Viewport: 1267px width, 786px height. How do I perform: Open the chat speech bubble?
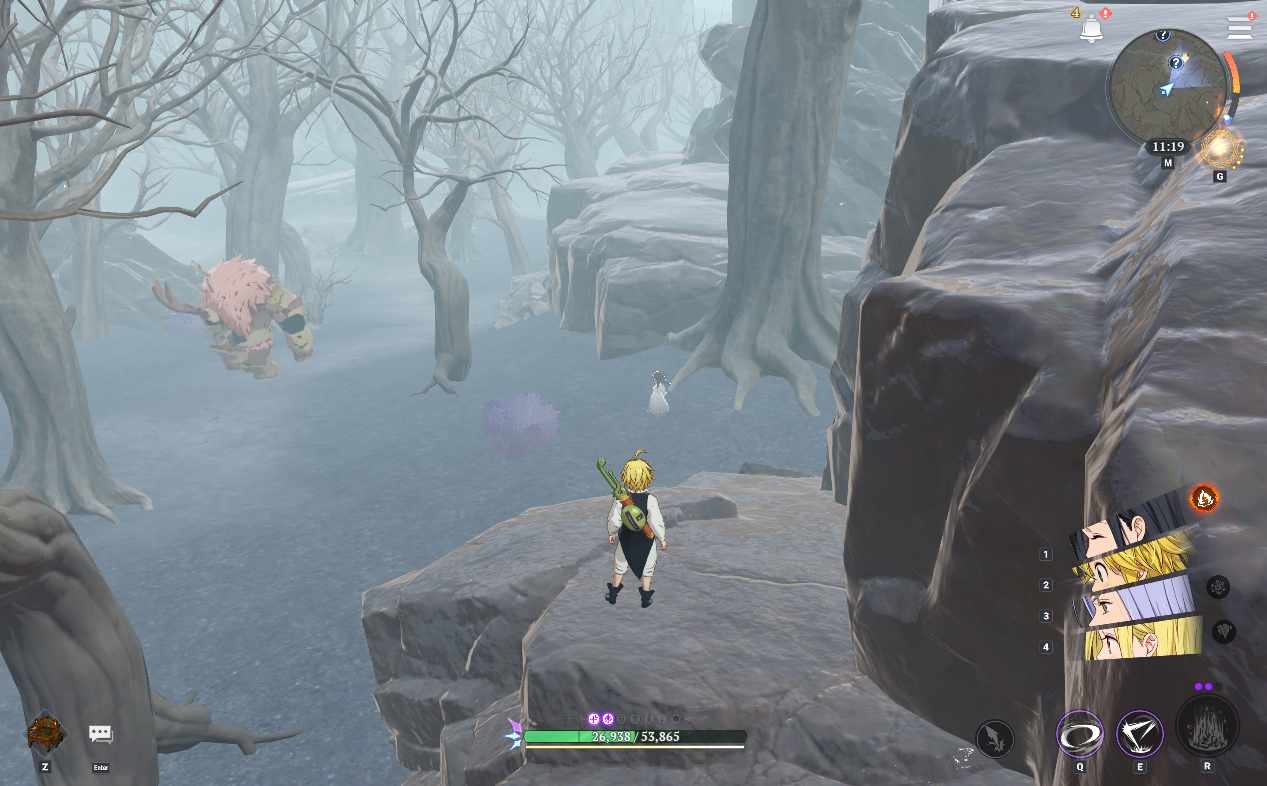[x=100, y=734]
